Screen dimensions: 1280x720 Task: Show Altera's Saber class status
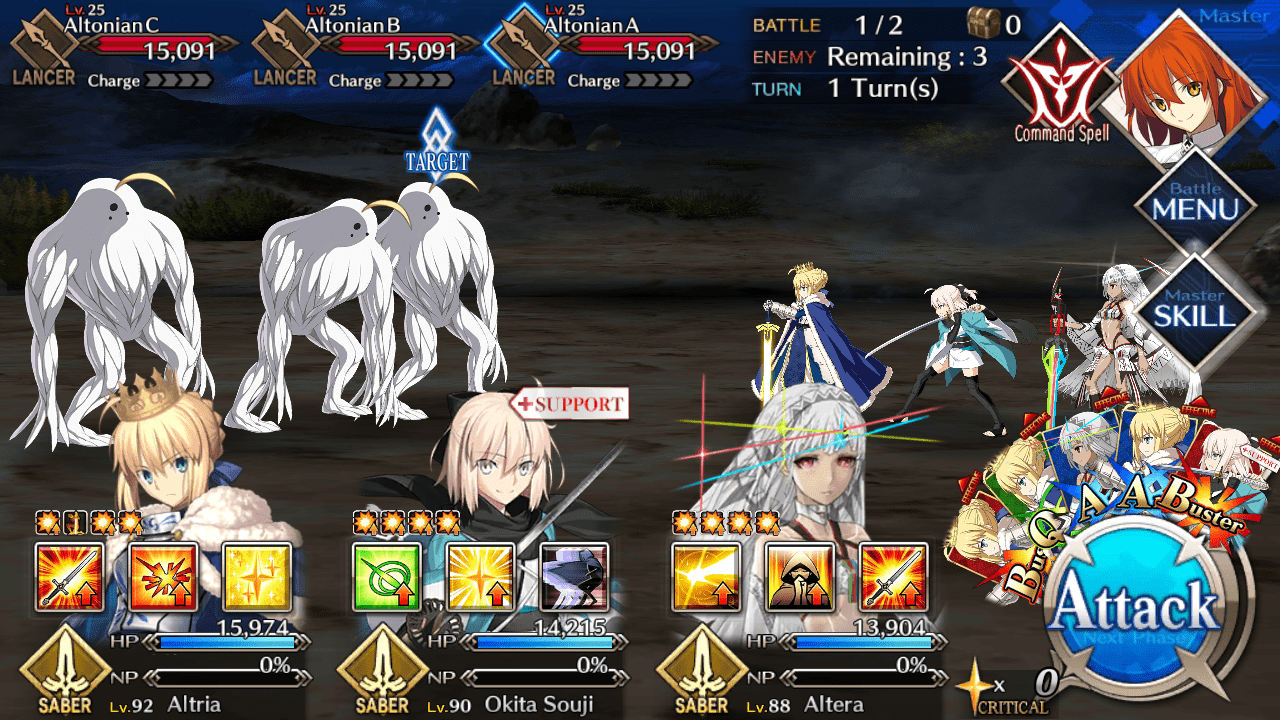coord(702,670)
